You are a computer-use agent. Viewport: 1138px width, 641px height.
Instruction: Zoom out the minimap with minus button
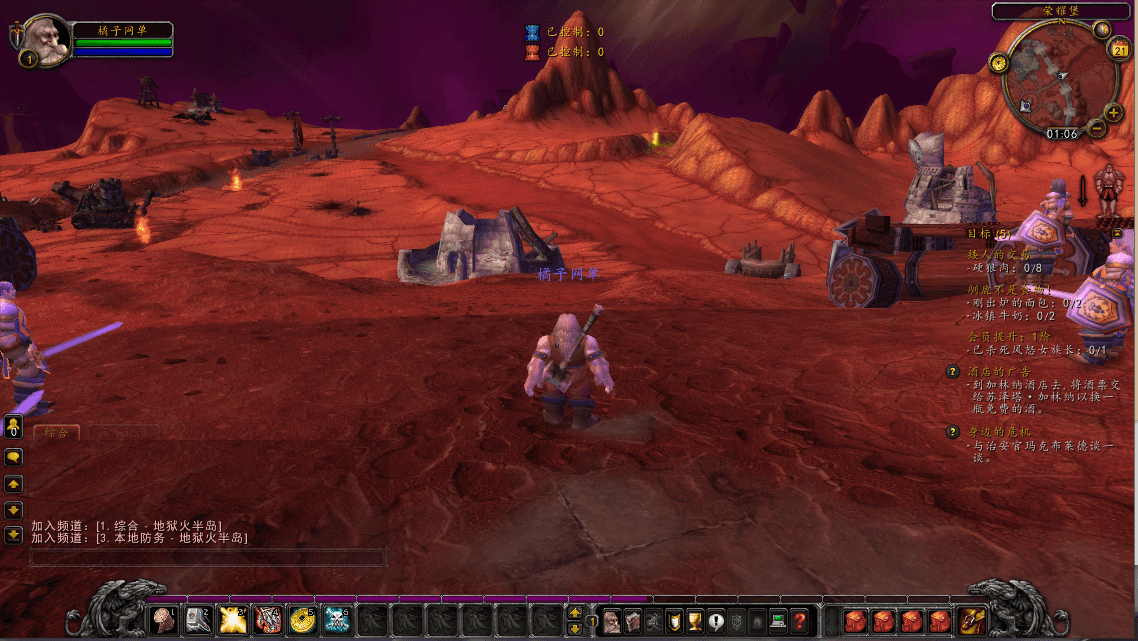(x=1097, y=128)
